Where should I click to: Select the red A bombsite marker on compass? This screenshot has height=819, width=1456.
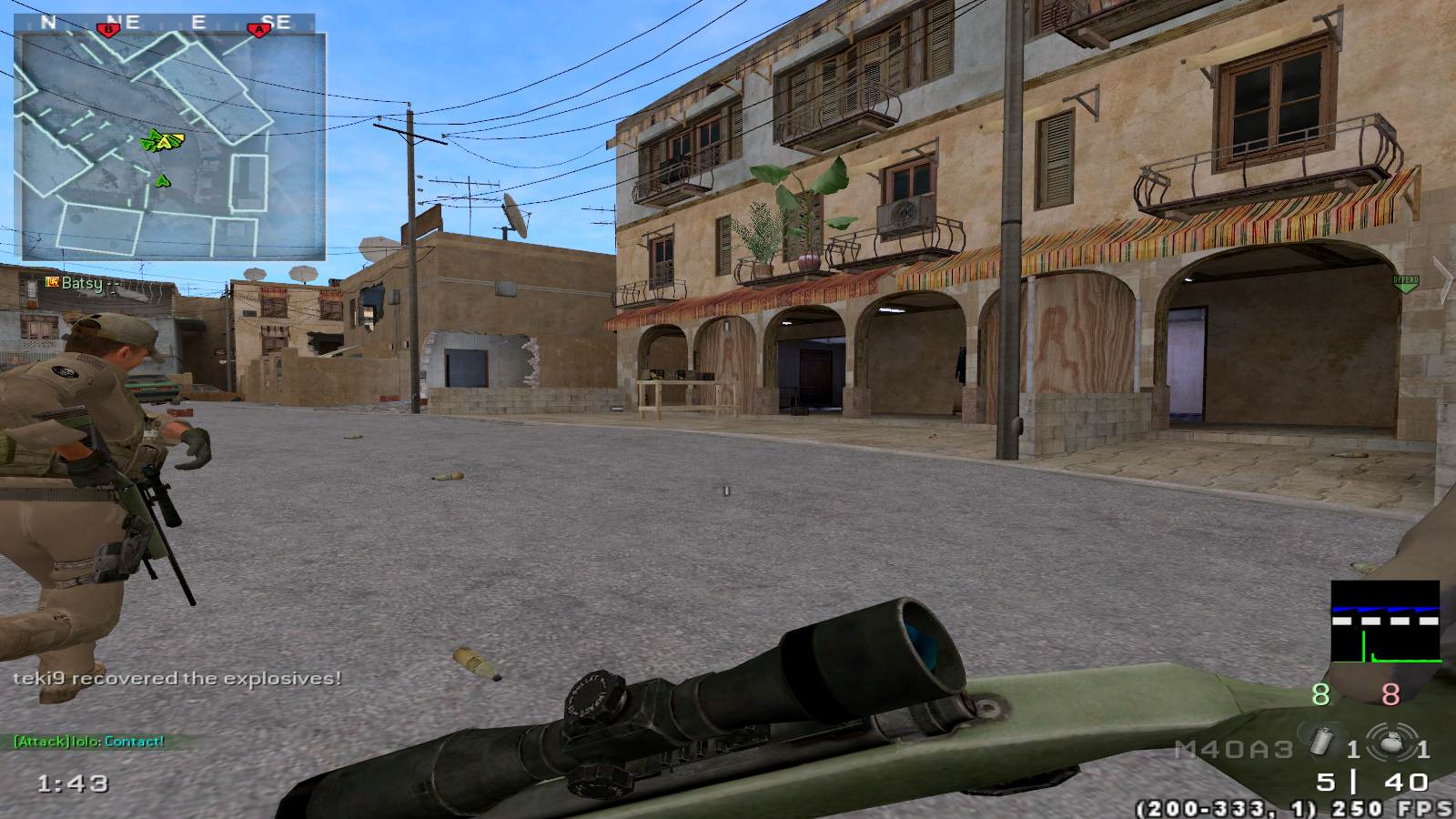pos(260,29)
